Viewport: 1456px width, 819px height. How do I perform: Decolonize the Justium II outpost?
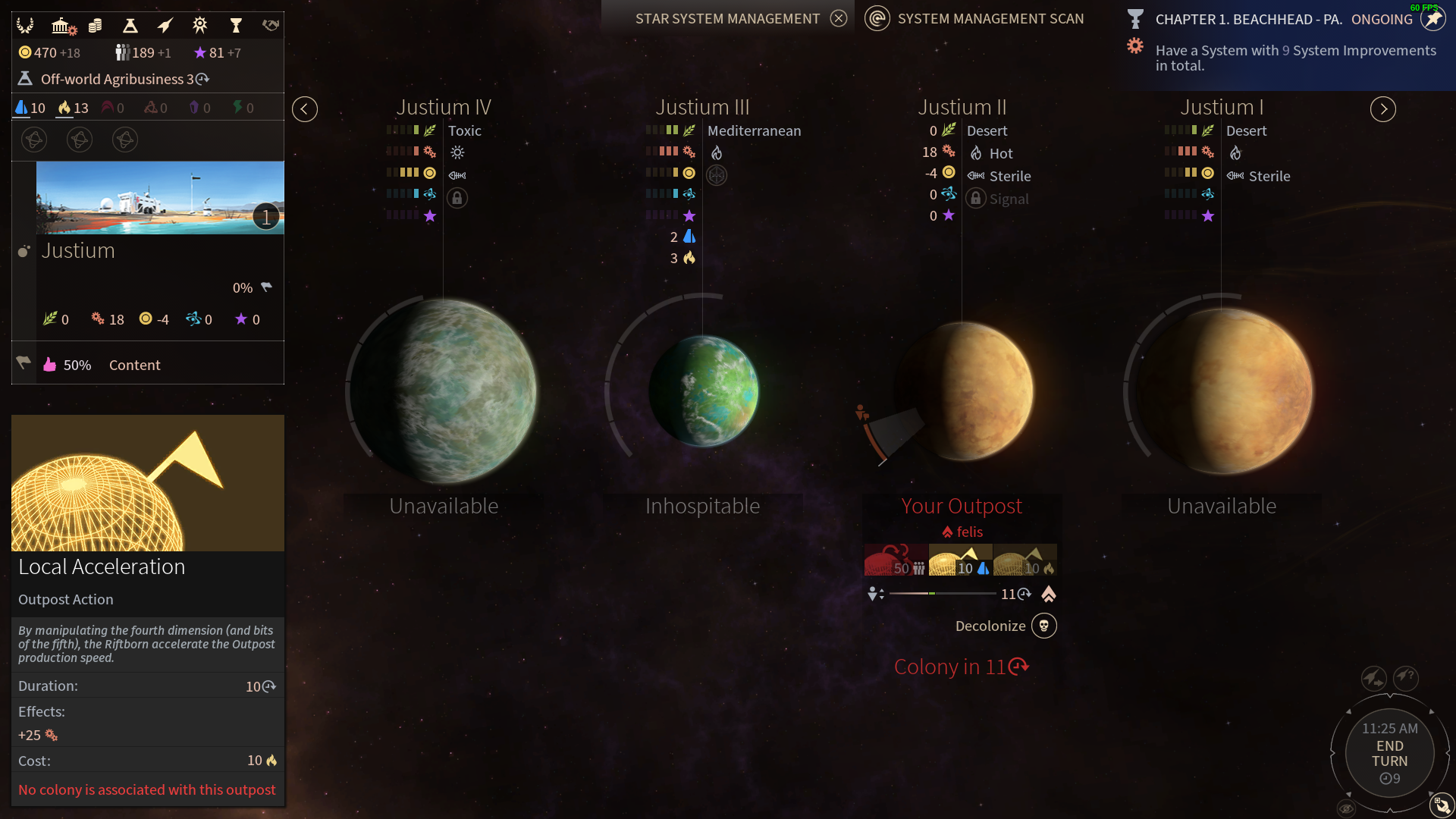click(1043, 626)
